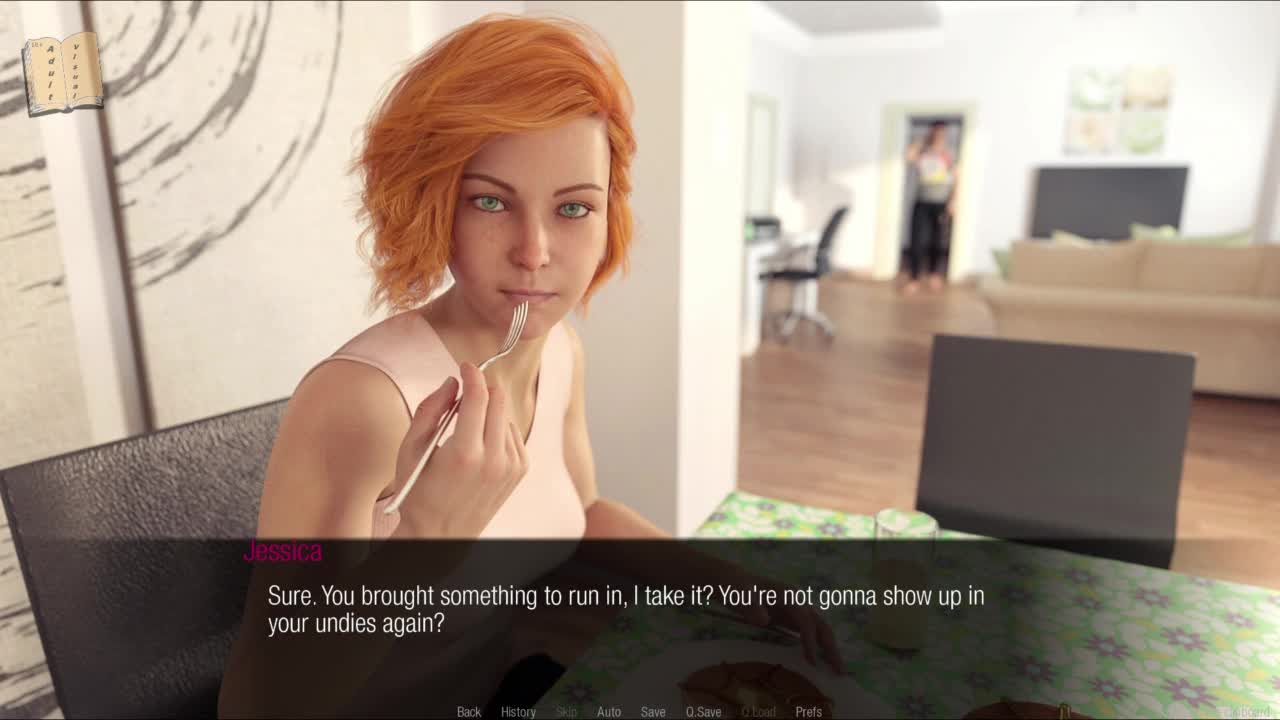
Task: Go Back to the previous dialogue line
Action: coord(469,712)
